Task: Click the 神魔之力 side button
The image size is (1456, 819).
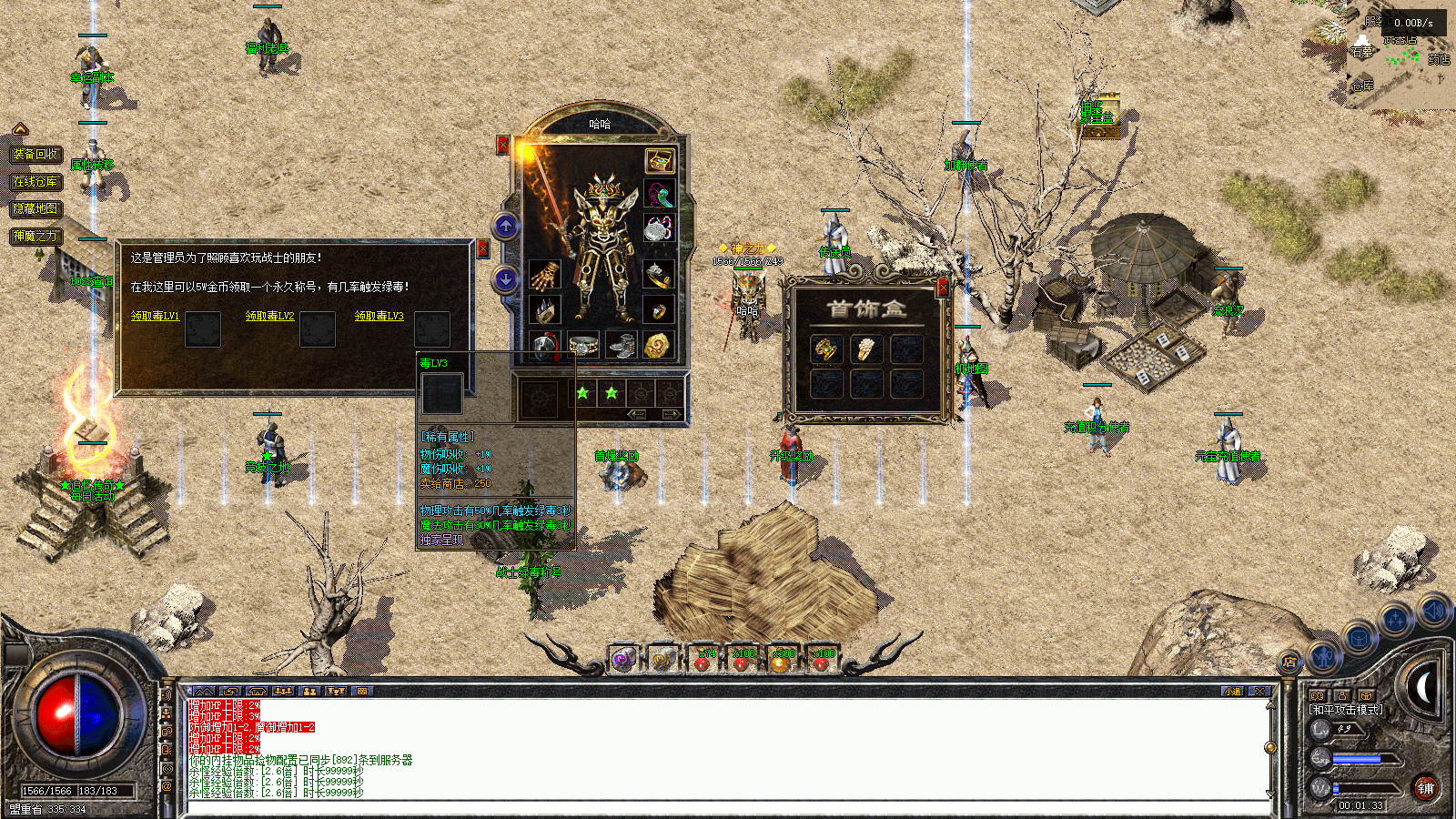Action: coord(35,237)
